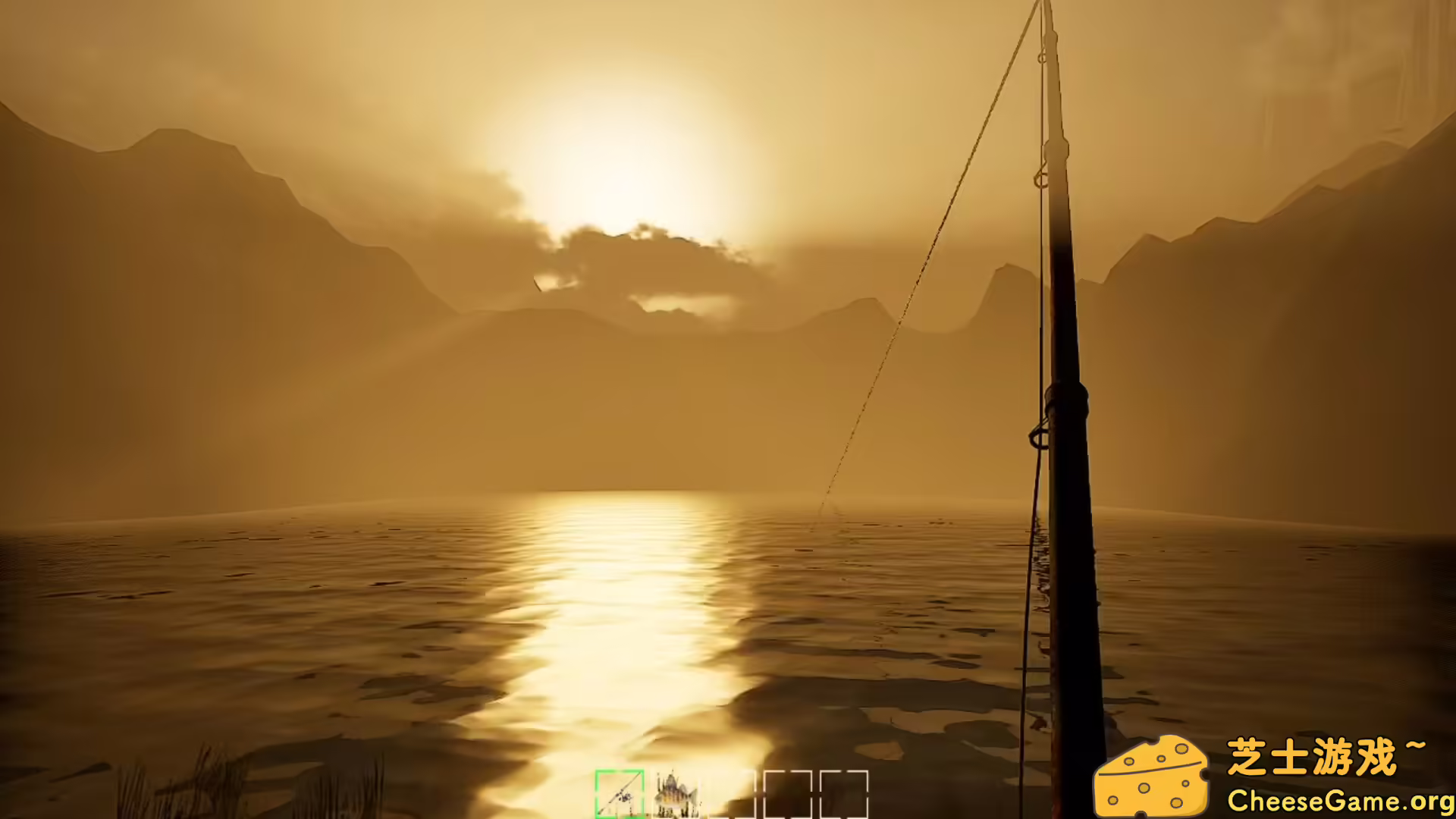1456x819 pixels.
Task: Click the green highlighted hotbar slot
Action: 620,794
